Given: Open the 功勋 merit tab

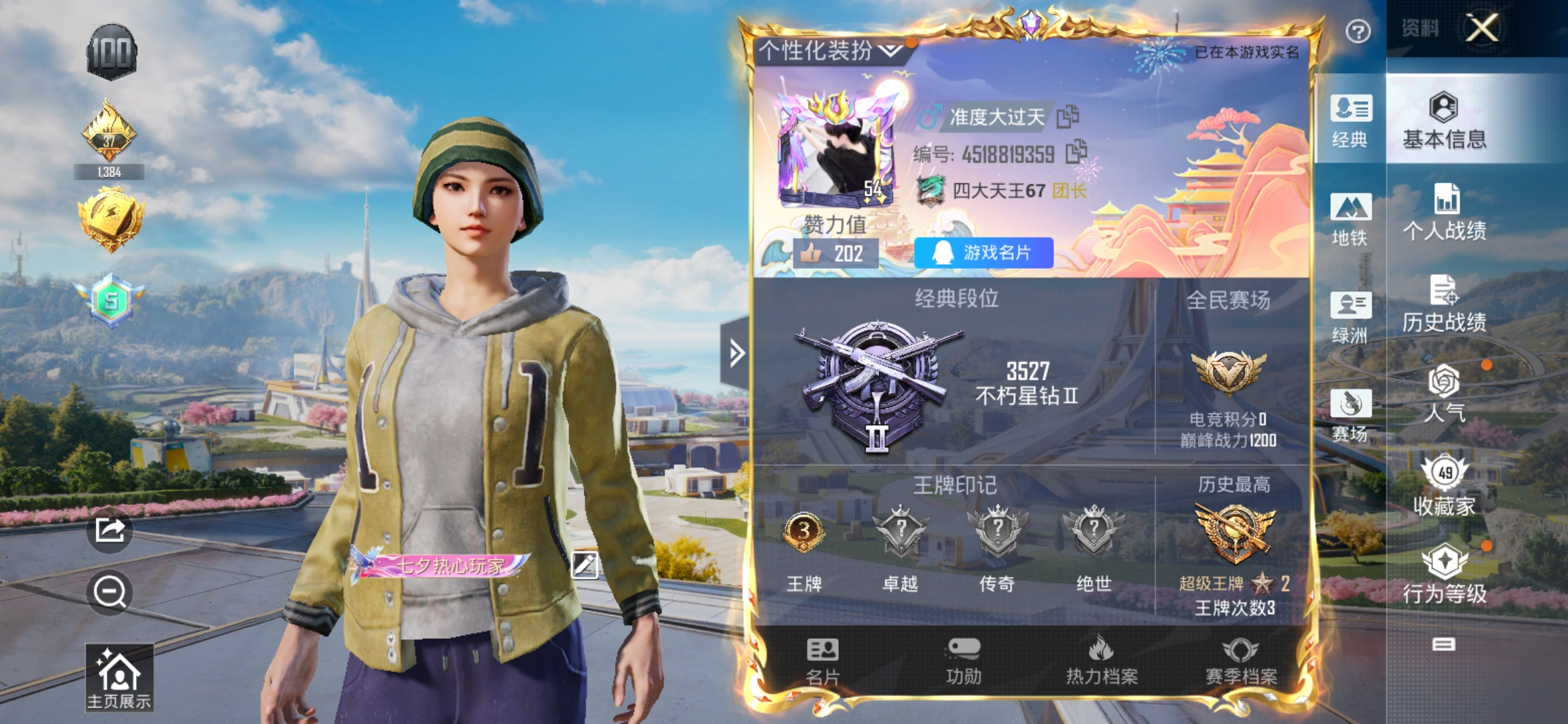Looking at the screenshot, I should tap(964, 662).
